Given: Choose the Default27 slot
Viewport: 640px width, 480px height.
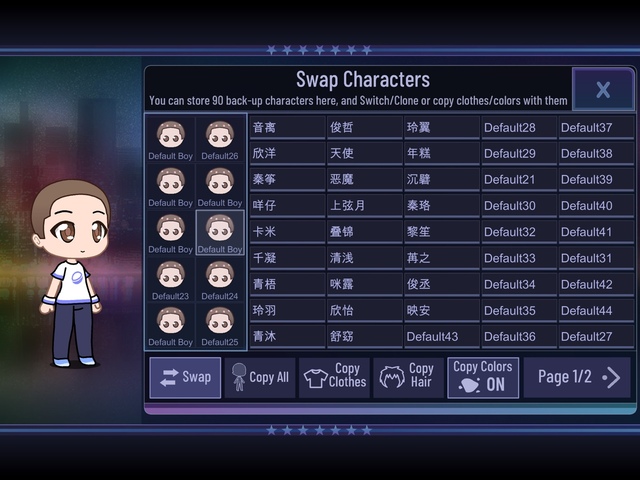Looking at the screenshot, I should click(595, 336).
